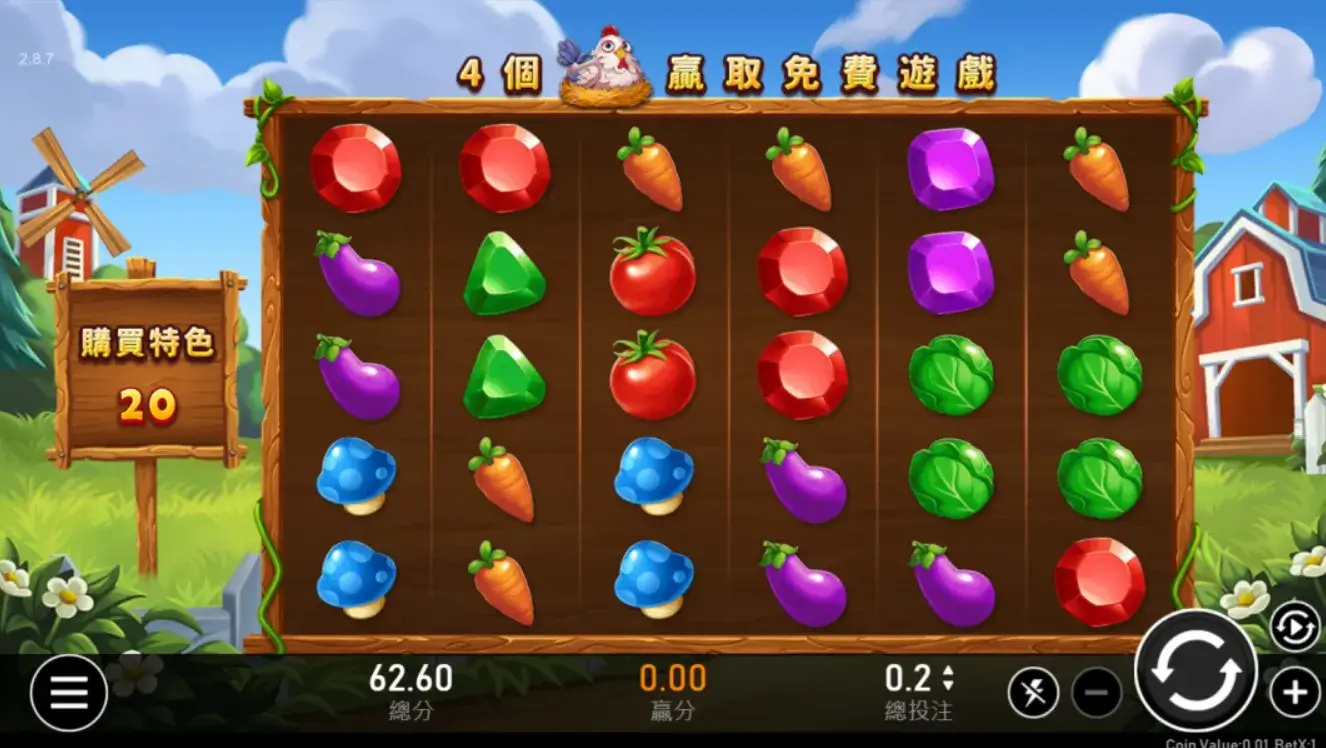1326x748 pixels.
Task: Activate the autoplay button above the plus
Action: click(1294, 628)
